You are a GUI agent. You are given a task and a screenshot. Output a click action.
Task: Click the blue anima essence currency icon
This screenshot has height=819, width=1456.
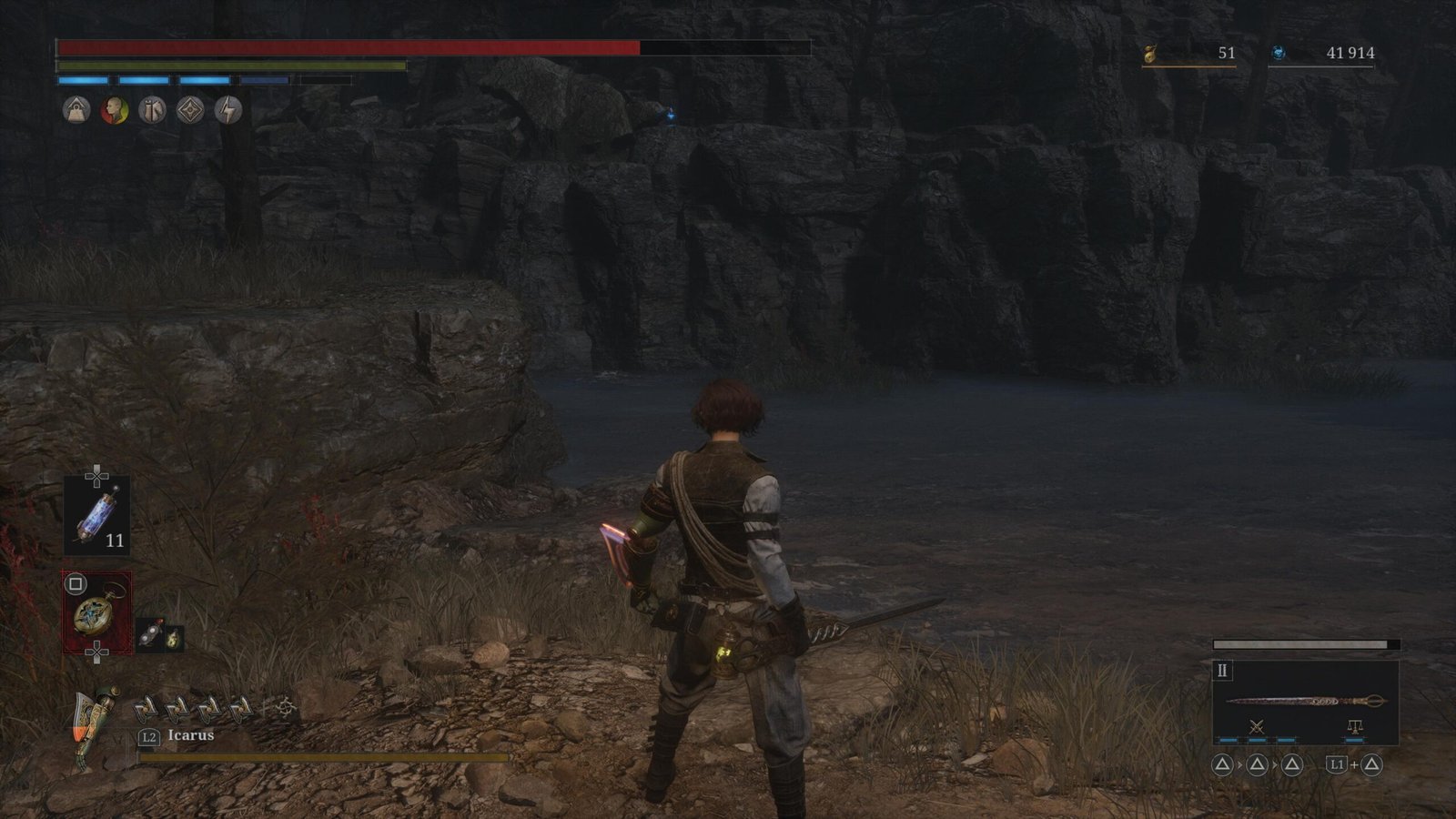[1278, 54]
